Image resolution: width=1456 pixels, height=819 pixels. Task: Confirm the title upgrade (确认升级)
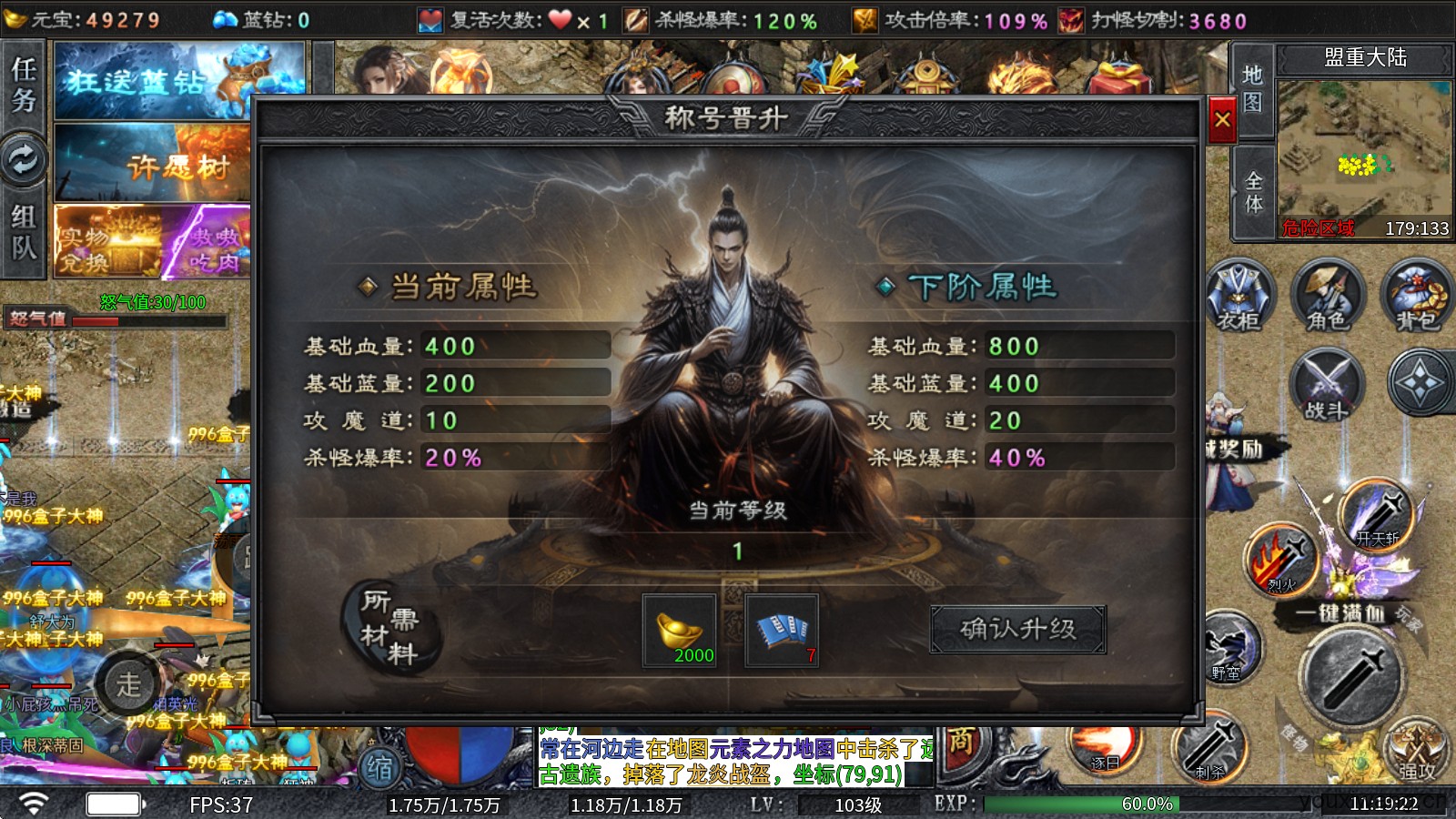point(1017,629)
